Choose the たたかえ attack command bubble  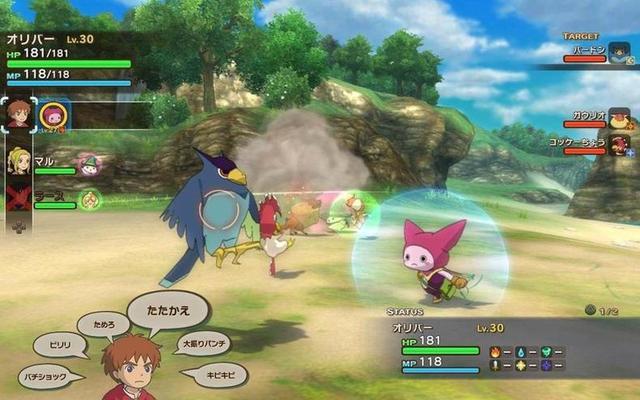tap(168, 307)
